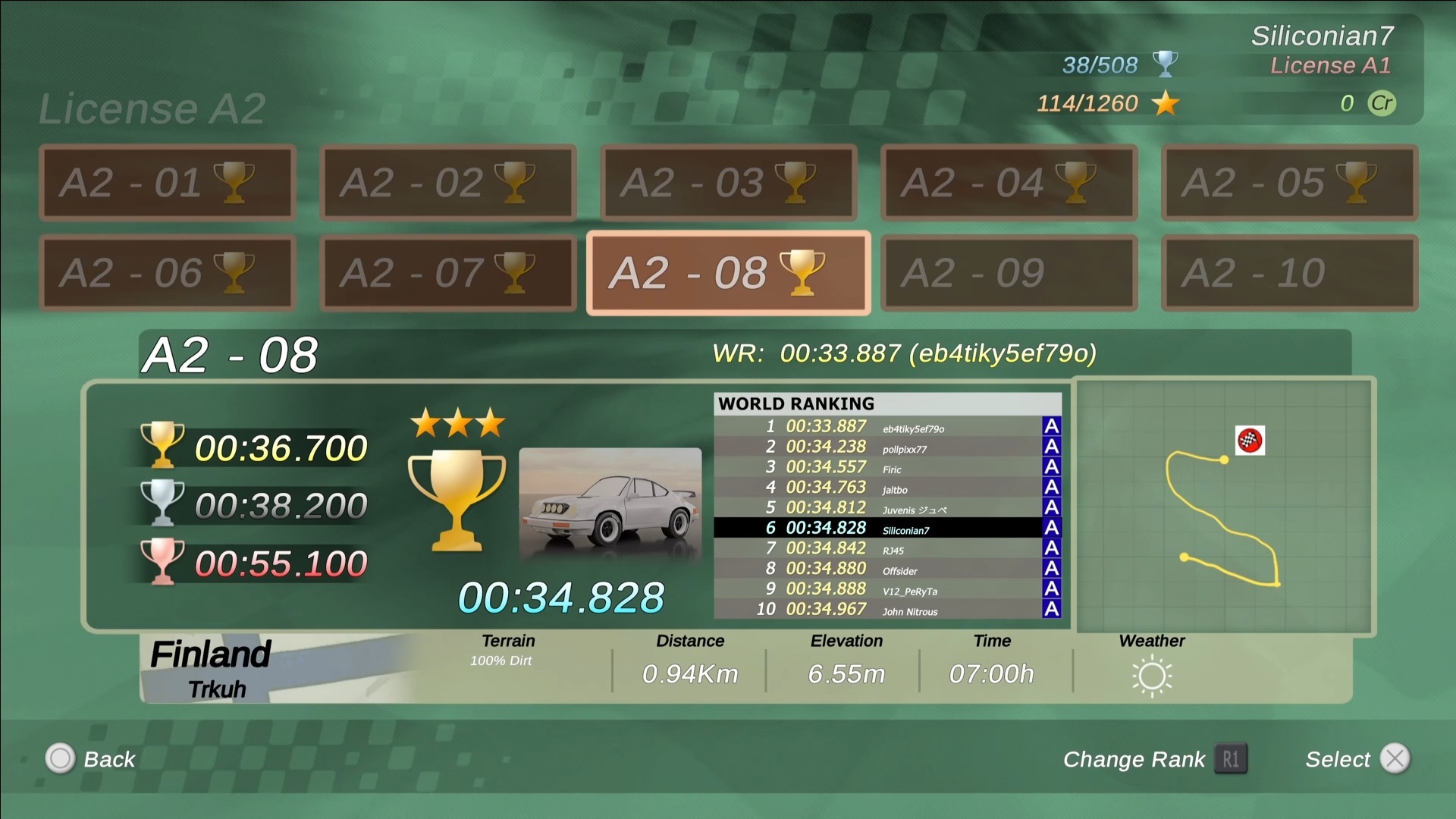Select the Firic ranking entry

pos(886,467)
